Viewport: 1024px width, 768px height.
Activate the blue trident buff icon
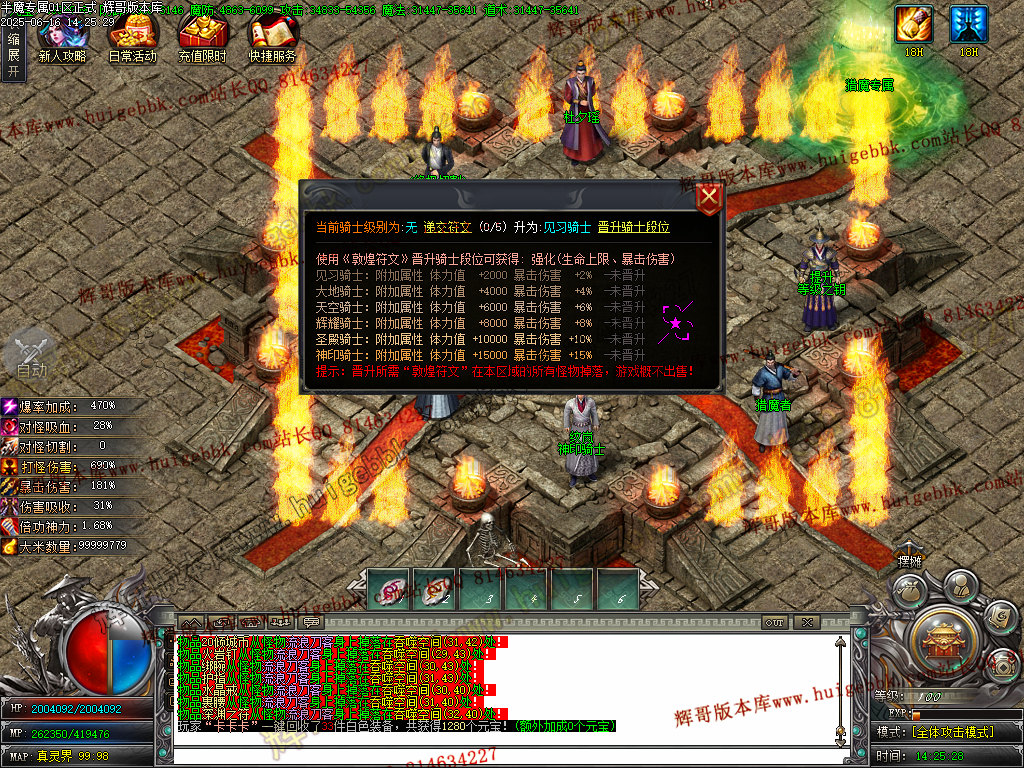(x=968, y=24)
